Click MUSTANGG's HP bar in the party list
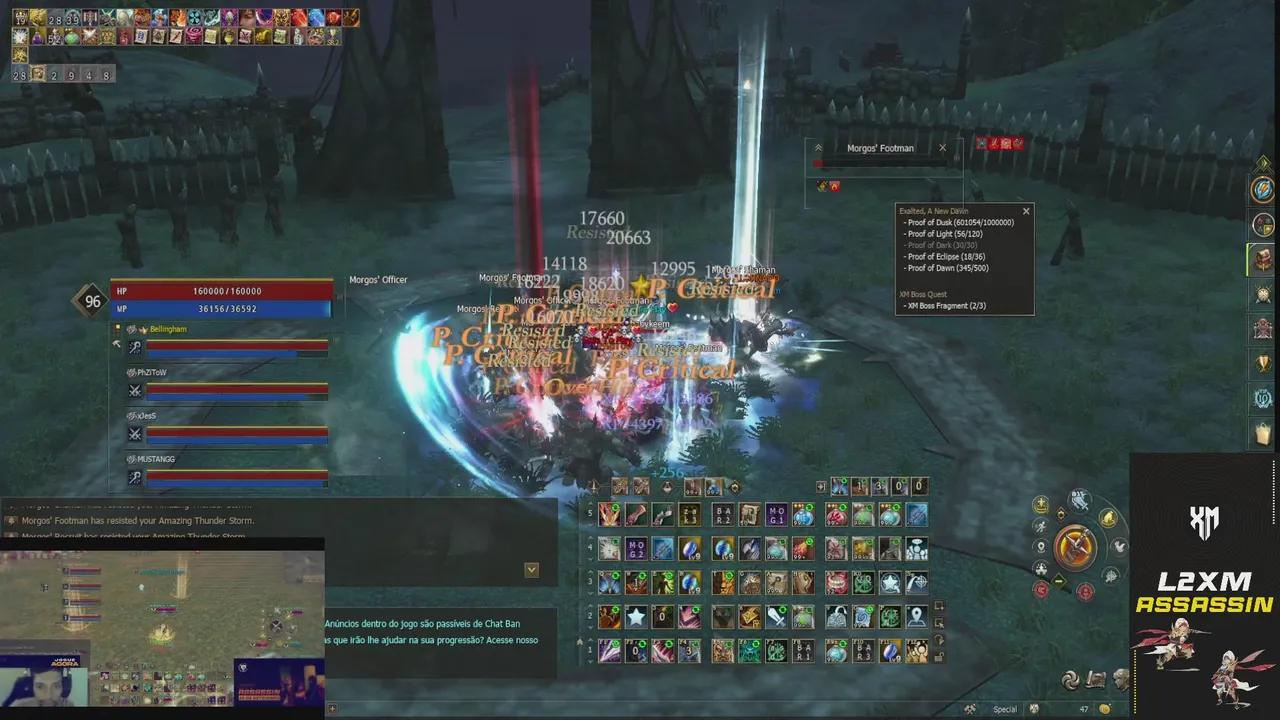This screenshot has height=720, width=1280. coord(235,477)
